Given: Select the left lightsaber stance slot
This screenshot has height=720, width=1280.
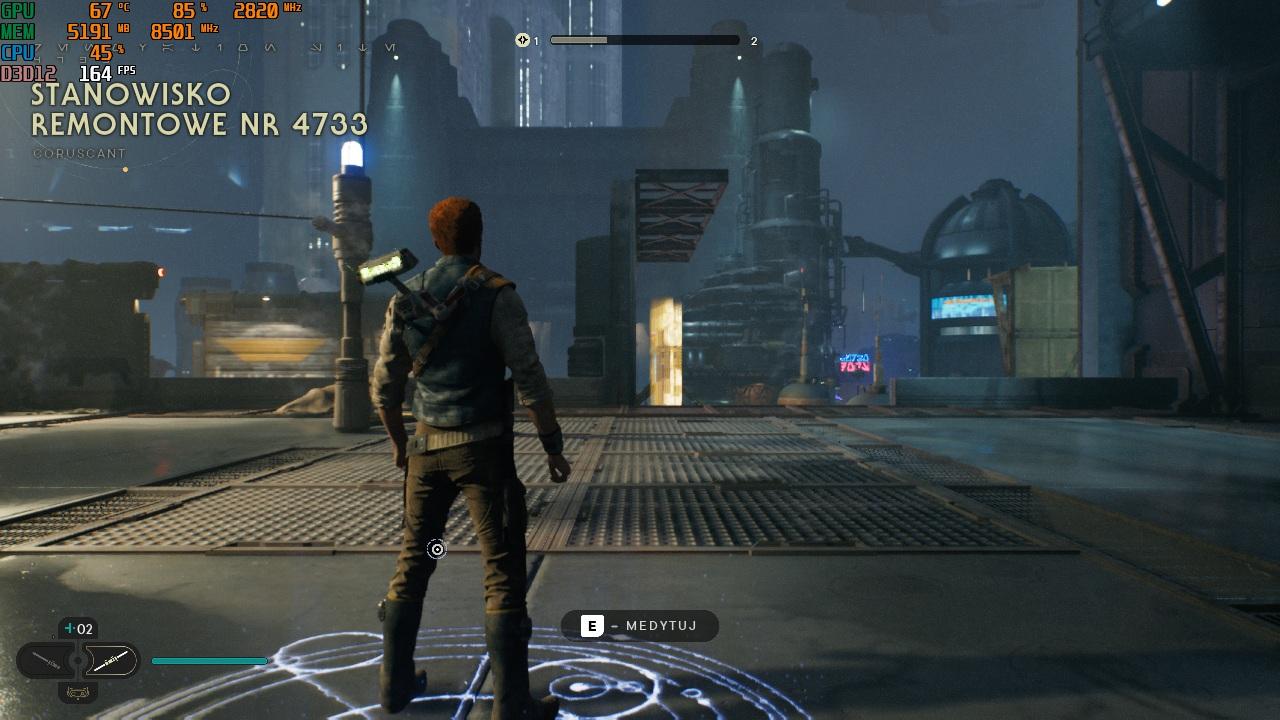Looking at the screenshot, I should click(x=46, y=660).
